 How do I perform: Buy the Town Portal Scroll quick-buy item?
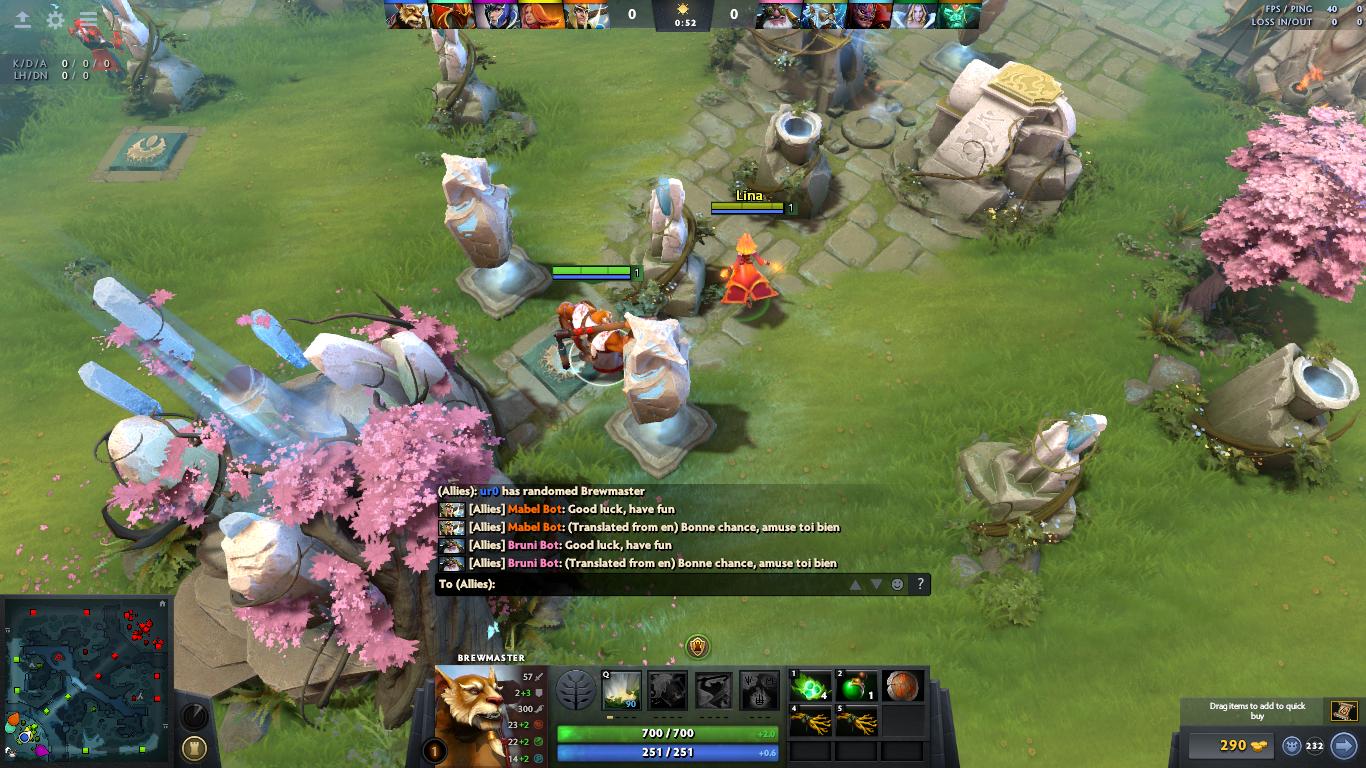point(1343,710)
